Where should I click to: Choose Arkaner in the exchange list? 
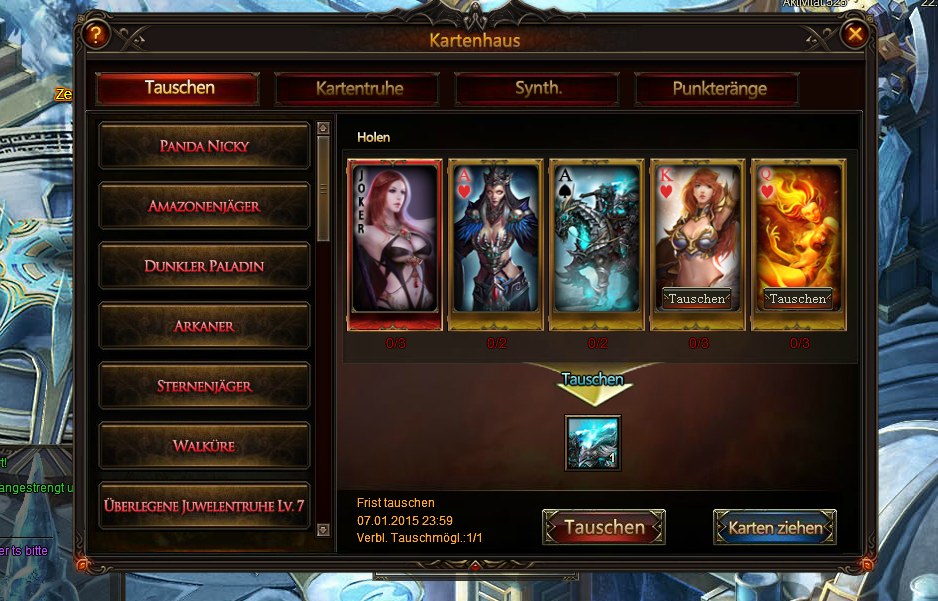click(x=205, y=326)
